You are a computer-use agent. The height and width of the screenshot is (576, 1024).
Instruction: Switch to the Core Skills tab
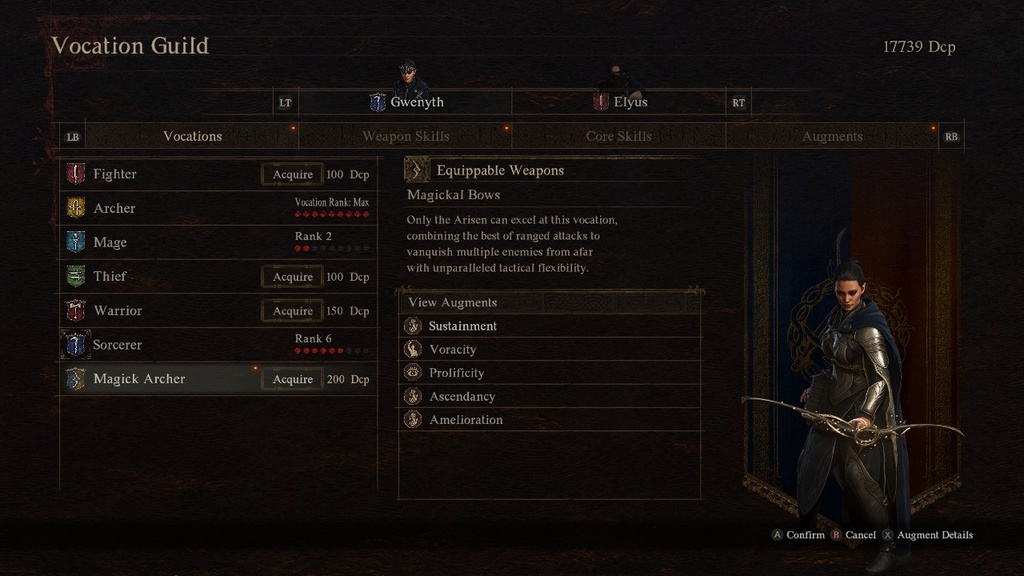(x=618, y=136)
